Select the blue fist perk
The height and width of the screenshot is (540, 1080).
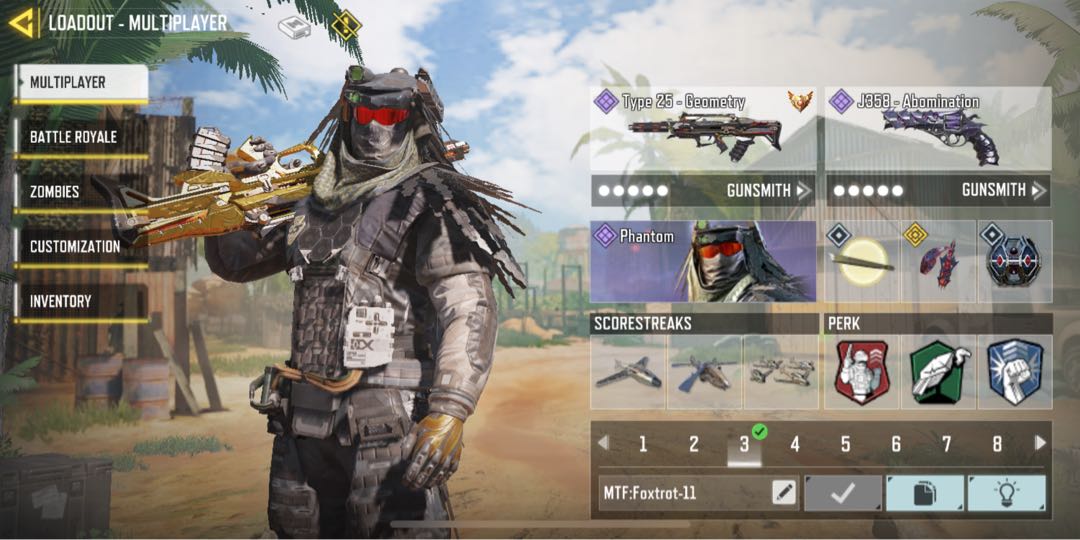[1015, 372]
